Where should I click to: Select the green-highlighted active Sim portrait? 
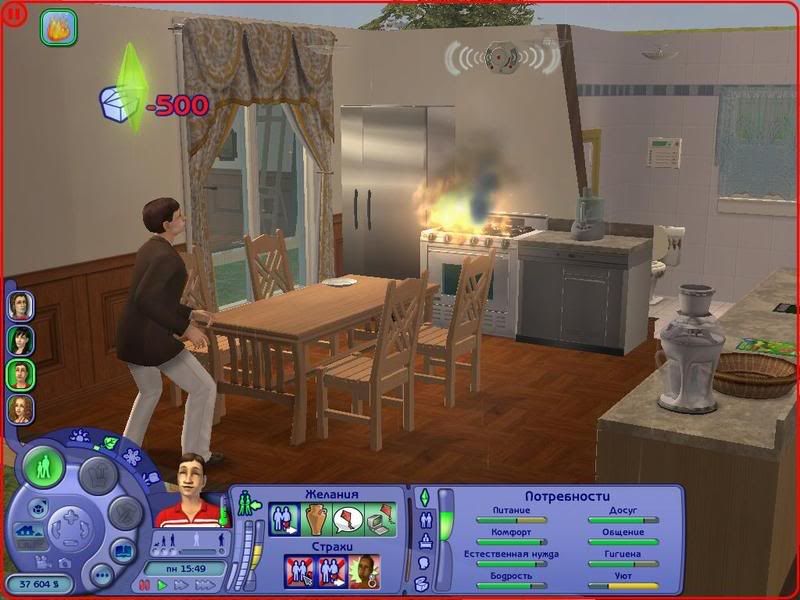pos(20,375)
